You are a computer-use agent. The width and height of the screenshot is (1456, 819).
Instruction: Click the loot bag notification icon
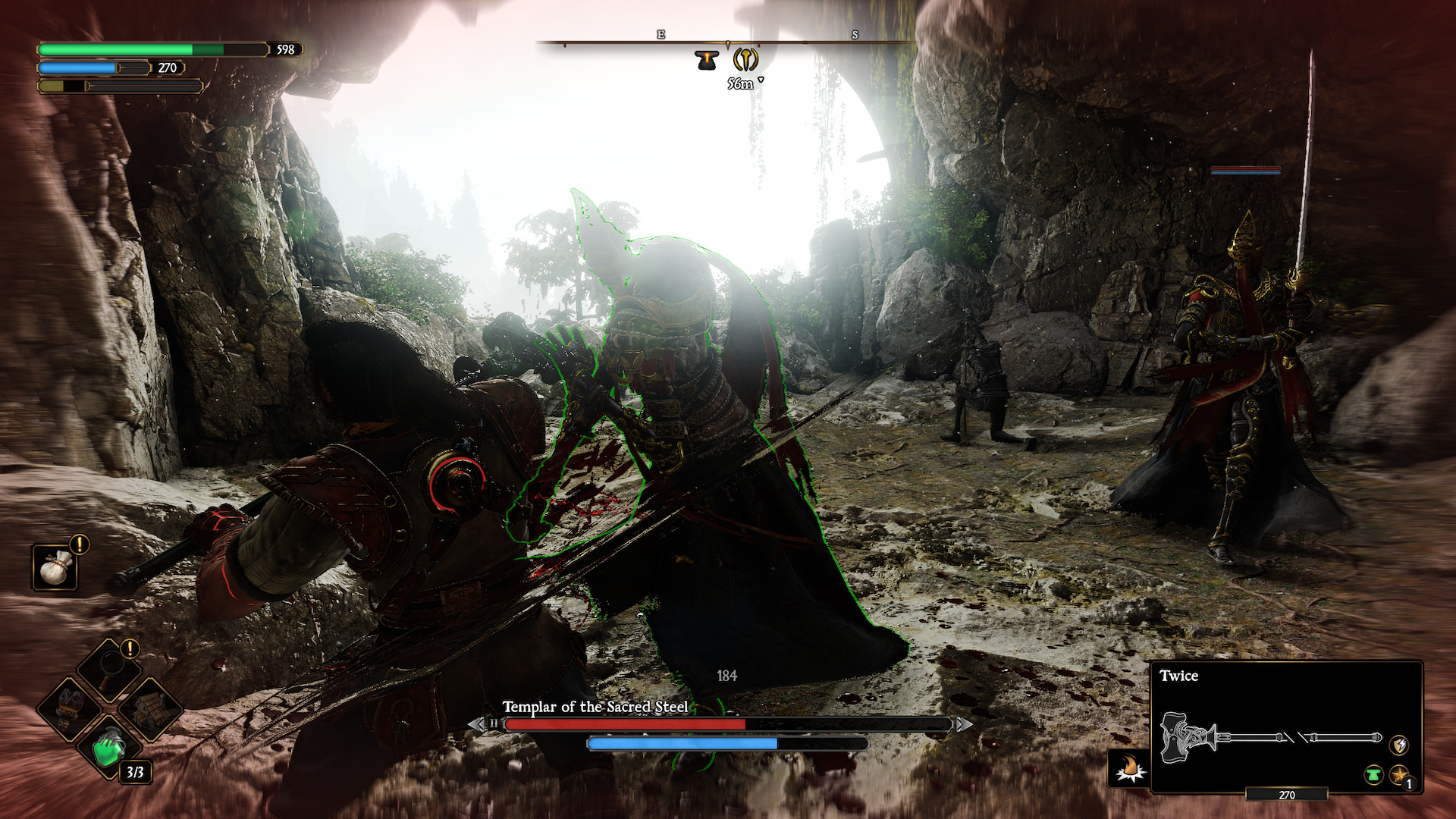pyautogui.click(x=55, y=567)
